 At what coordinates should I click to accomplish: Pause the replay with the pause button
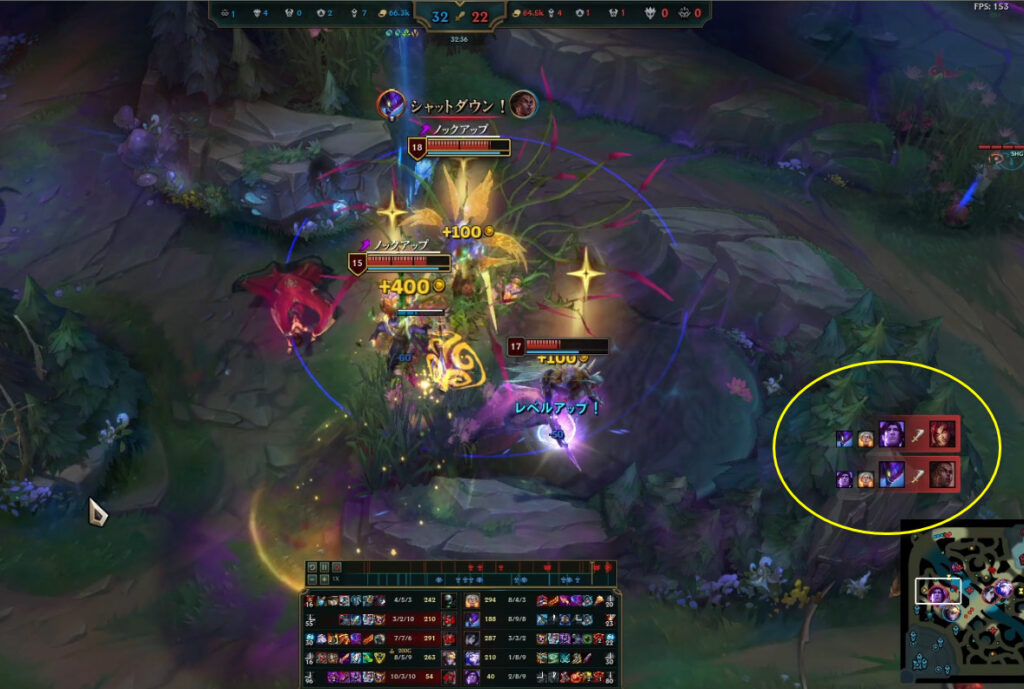(325, 567)
